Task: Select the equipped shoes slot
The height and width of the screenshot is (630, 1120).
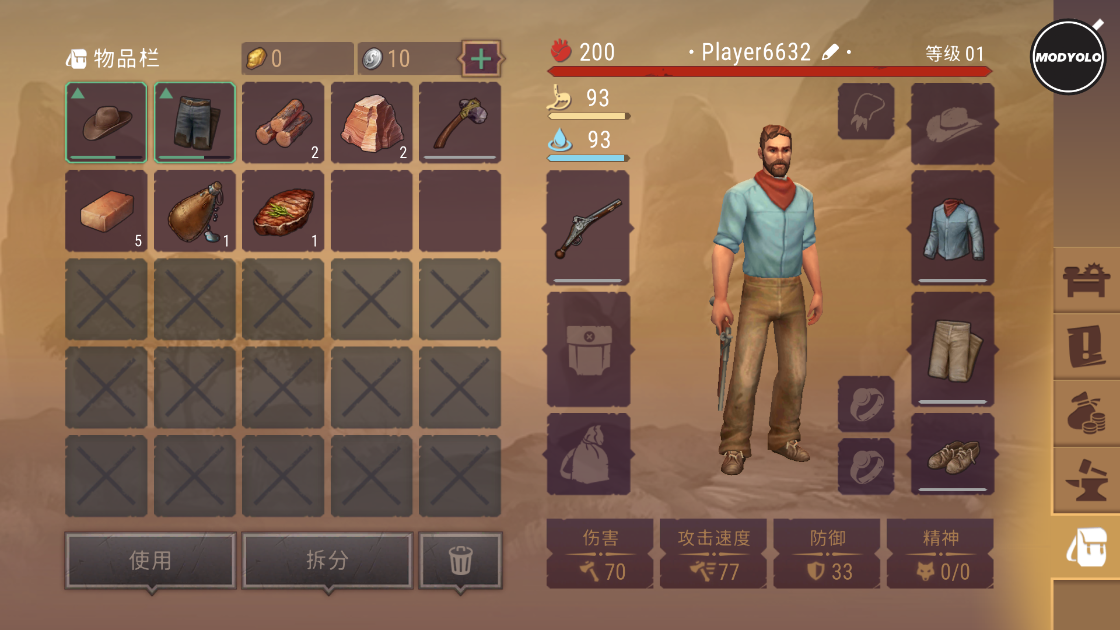Action: pos(952,455)
